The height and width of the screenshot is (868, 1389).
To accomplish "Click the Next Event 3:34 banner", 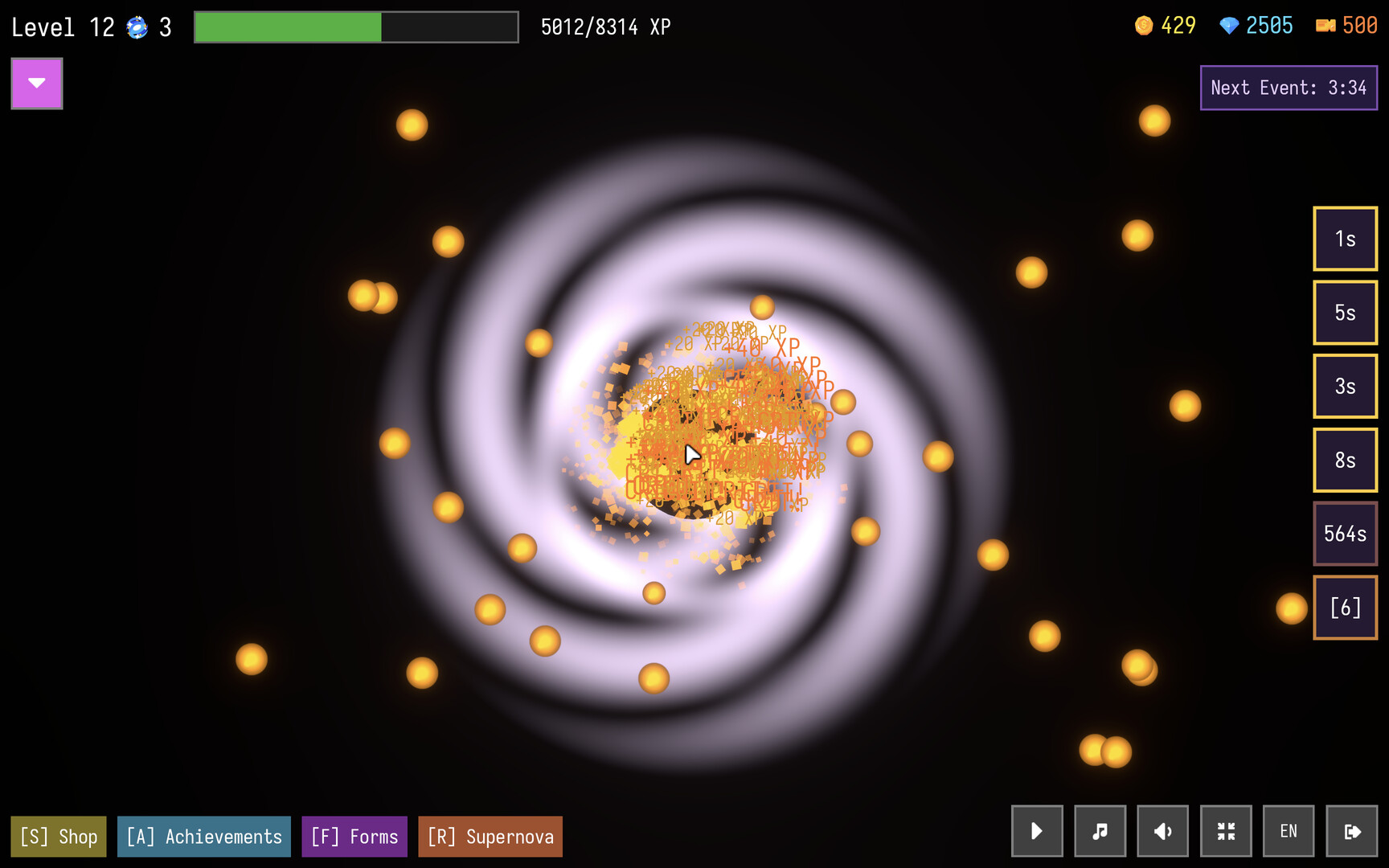I will (x=1289, y=88).
